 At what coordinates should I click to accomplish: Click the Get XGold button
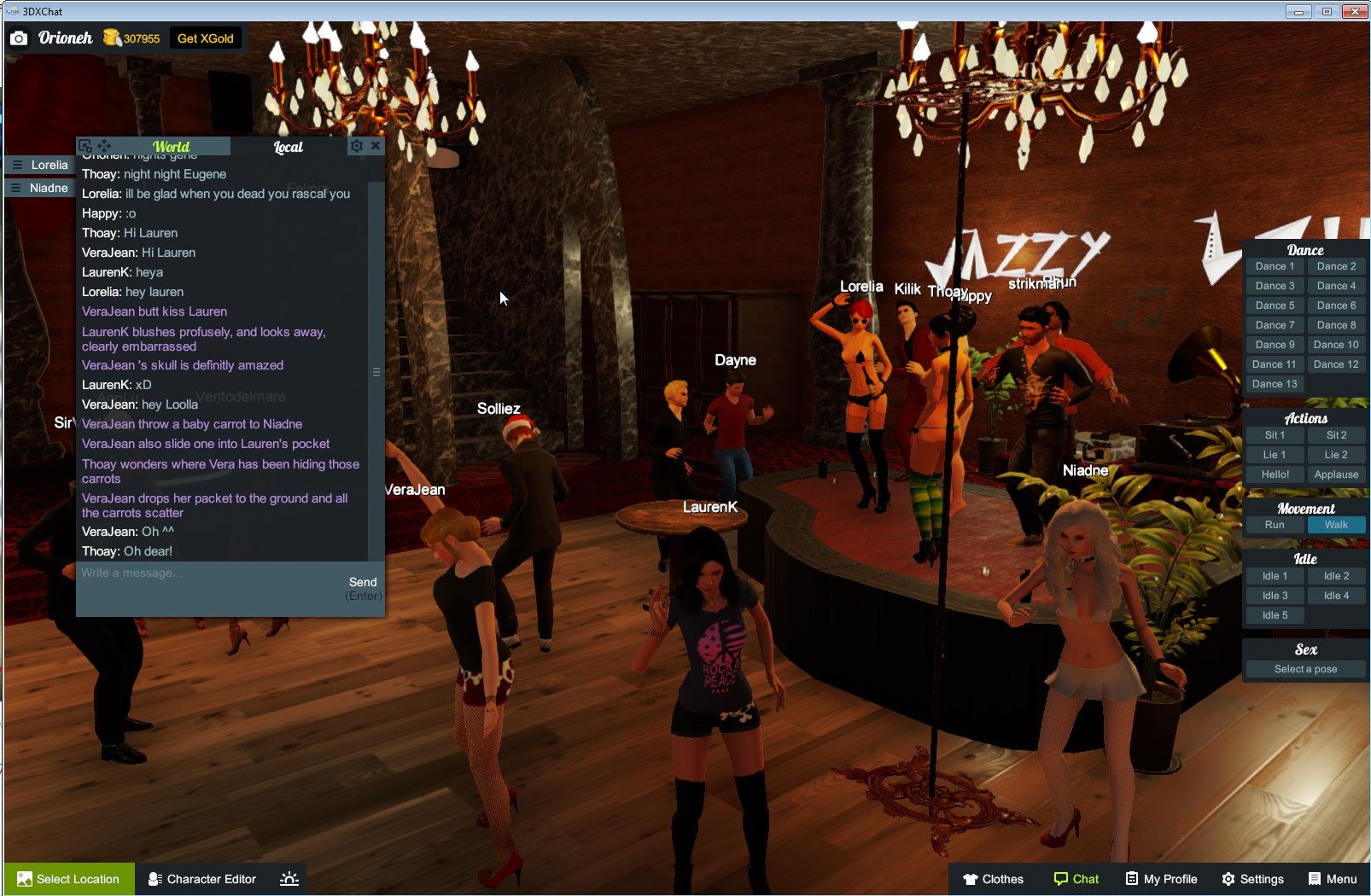click(205, 38)
